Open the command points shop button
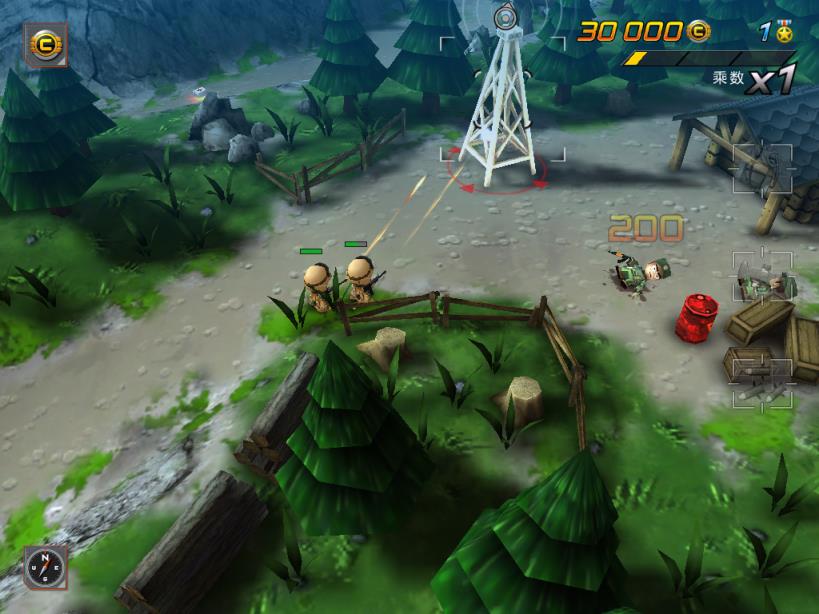 pos(45,45)
